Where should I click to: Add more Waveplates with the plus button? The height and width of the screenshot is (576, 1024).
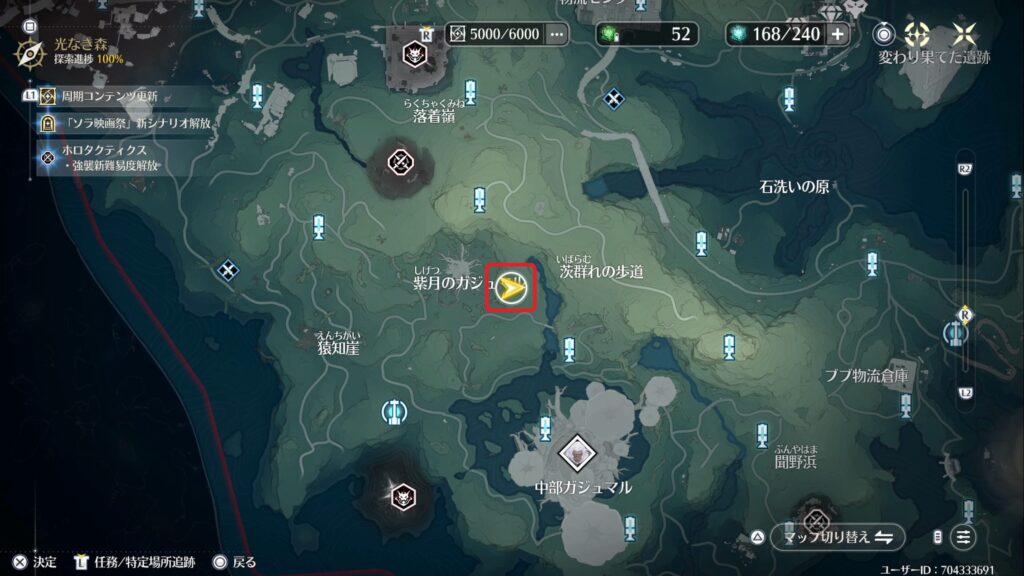point(837,34)
